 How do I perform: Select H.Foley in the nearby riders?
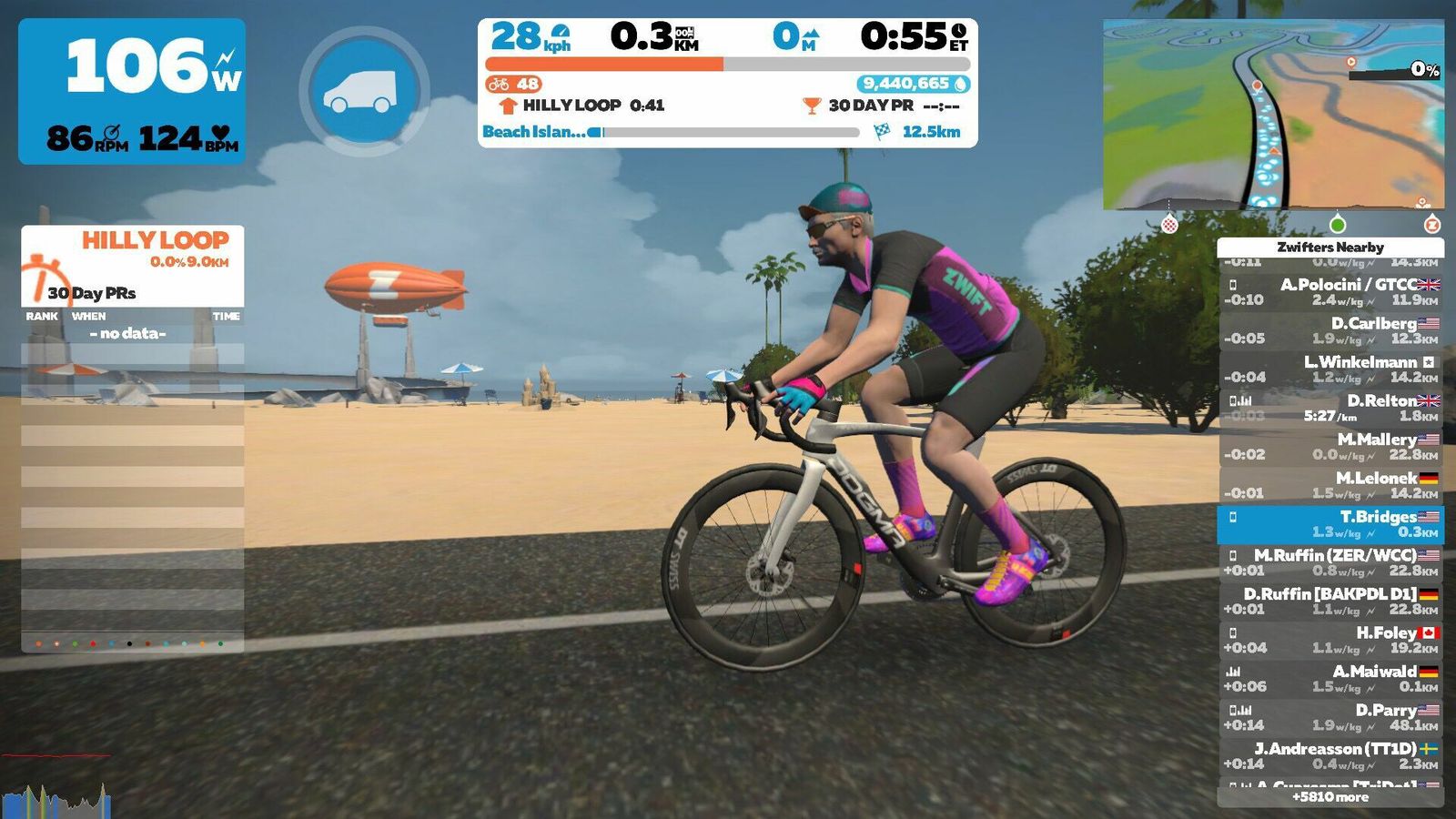click(x=1330, y=640)
